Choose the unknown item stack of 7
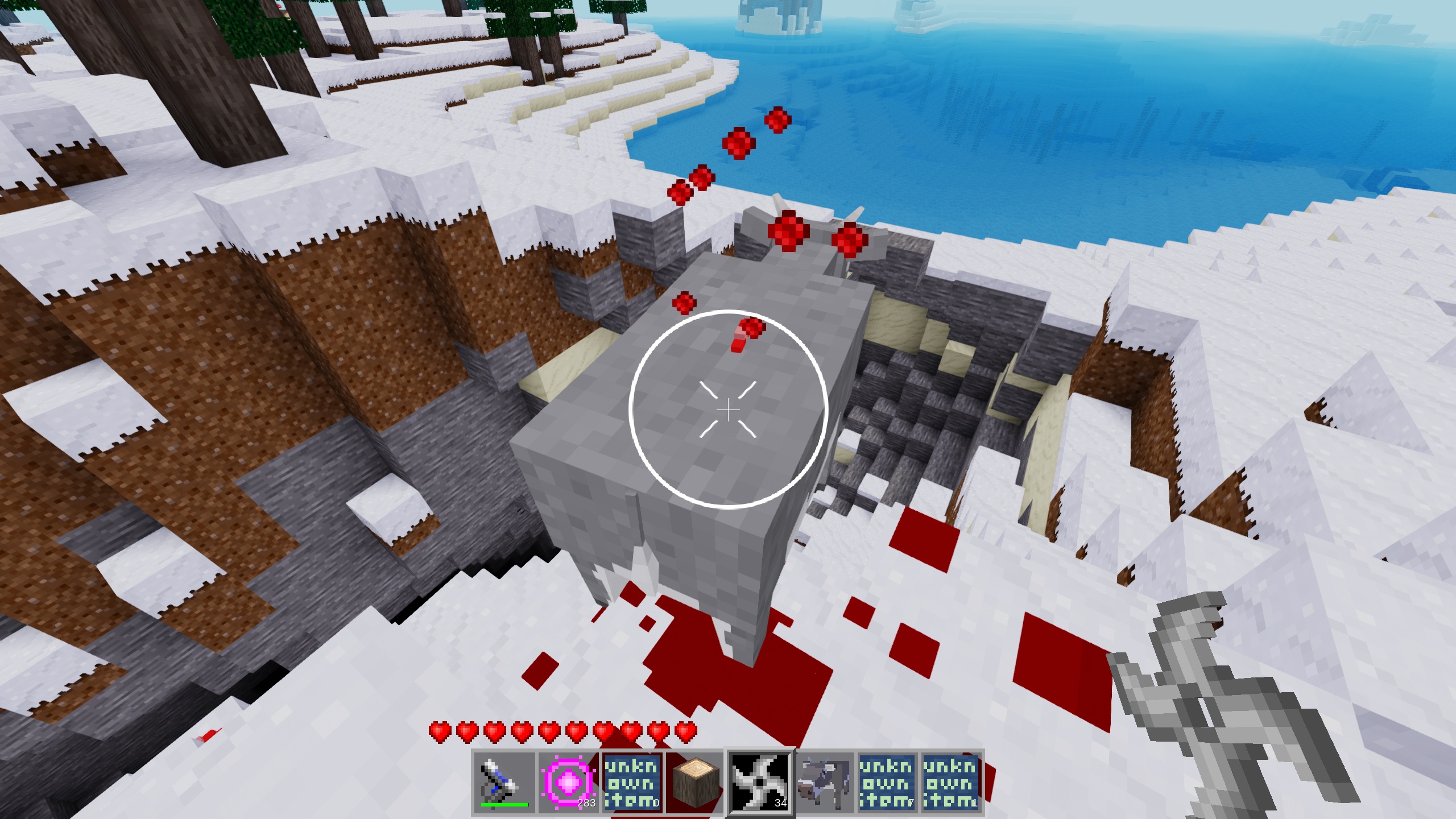Image resolution: width=1456 pixels, height=819 pixels. click(887, 783)
